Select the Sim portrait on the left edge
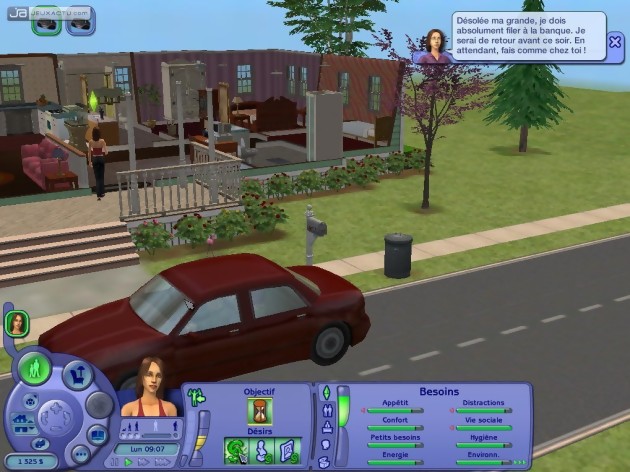The height and width of the screenshot is (472, 630). point(17,323)
